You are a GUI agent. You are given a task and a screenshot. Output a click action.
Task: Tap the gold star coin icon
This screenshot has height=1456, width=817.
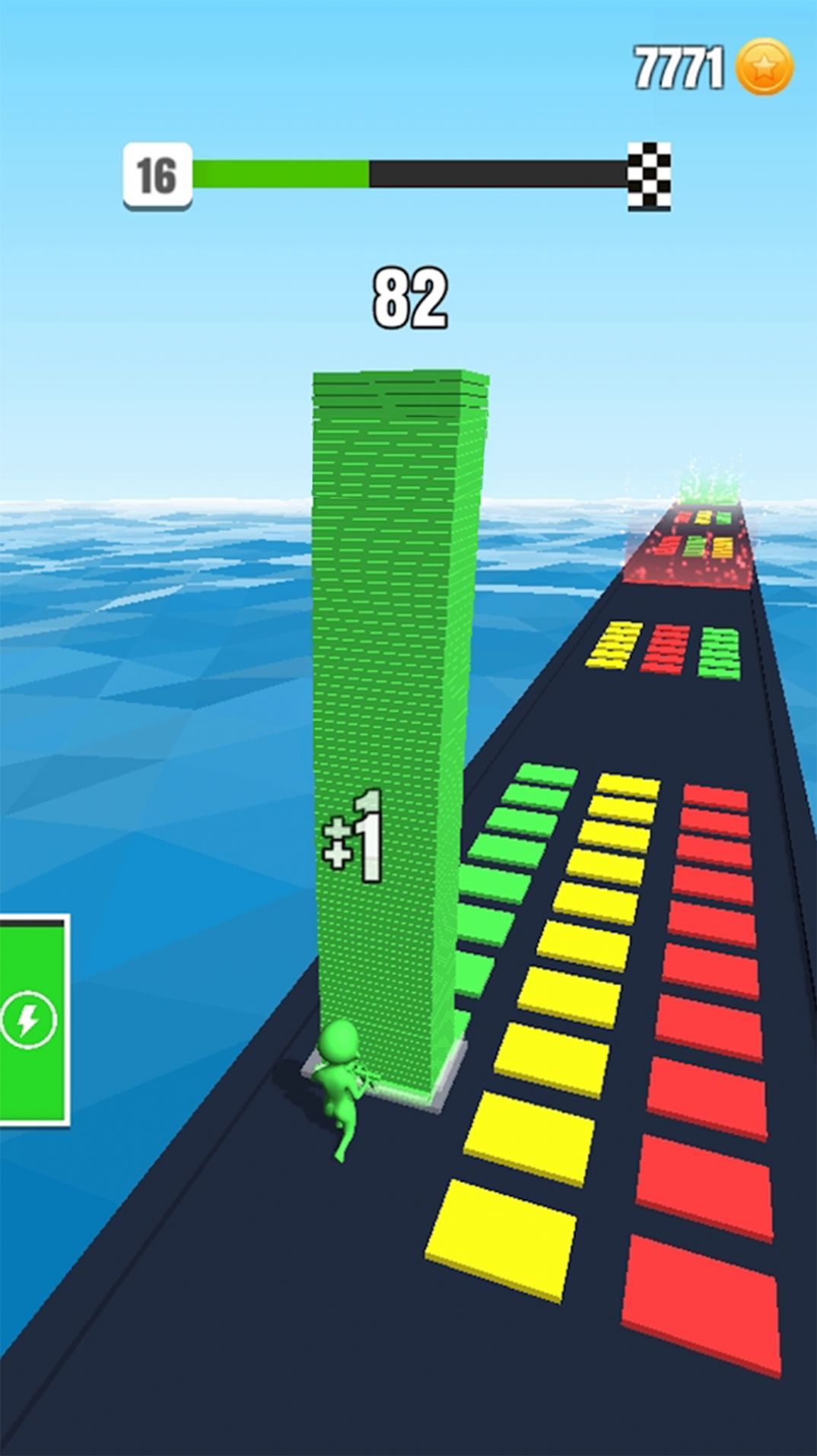765,68
